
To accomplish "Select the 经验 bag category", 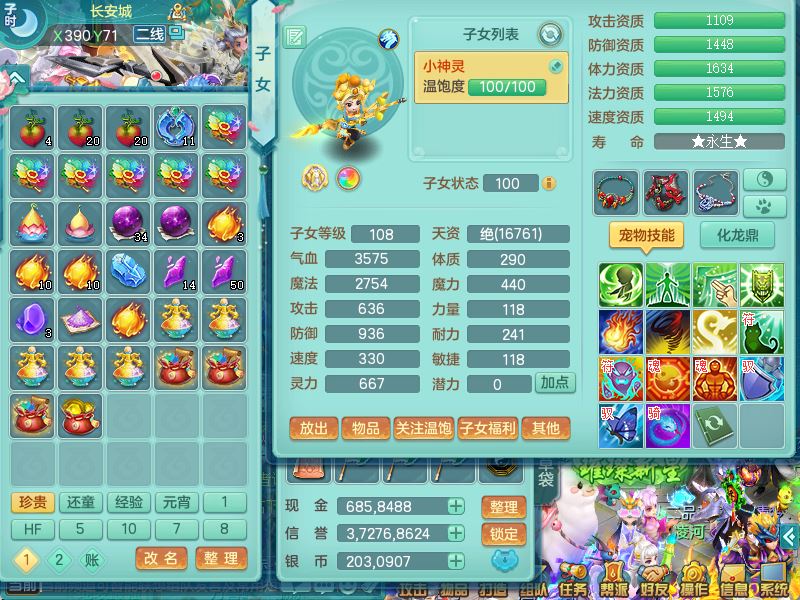I will click(x=129, y=502).
